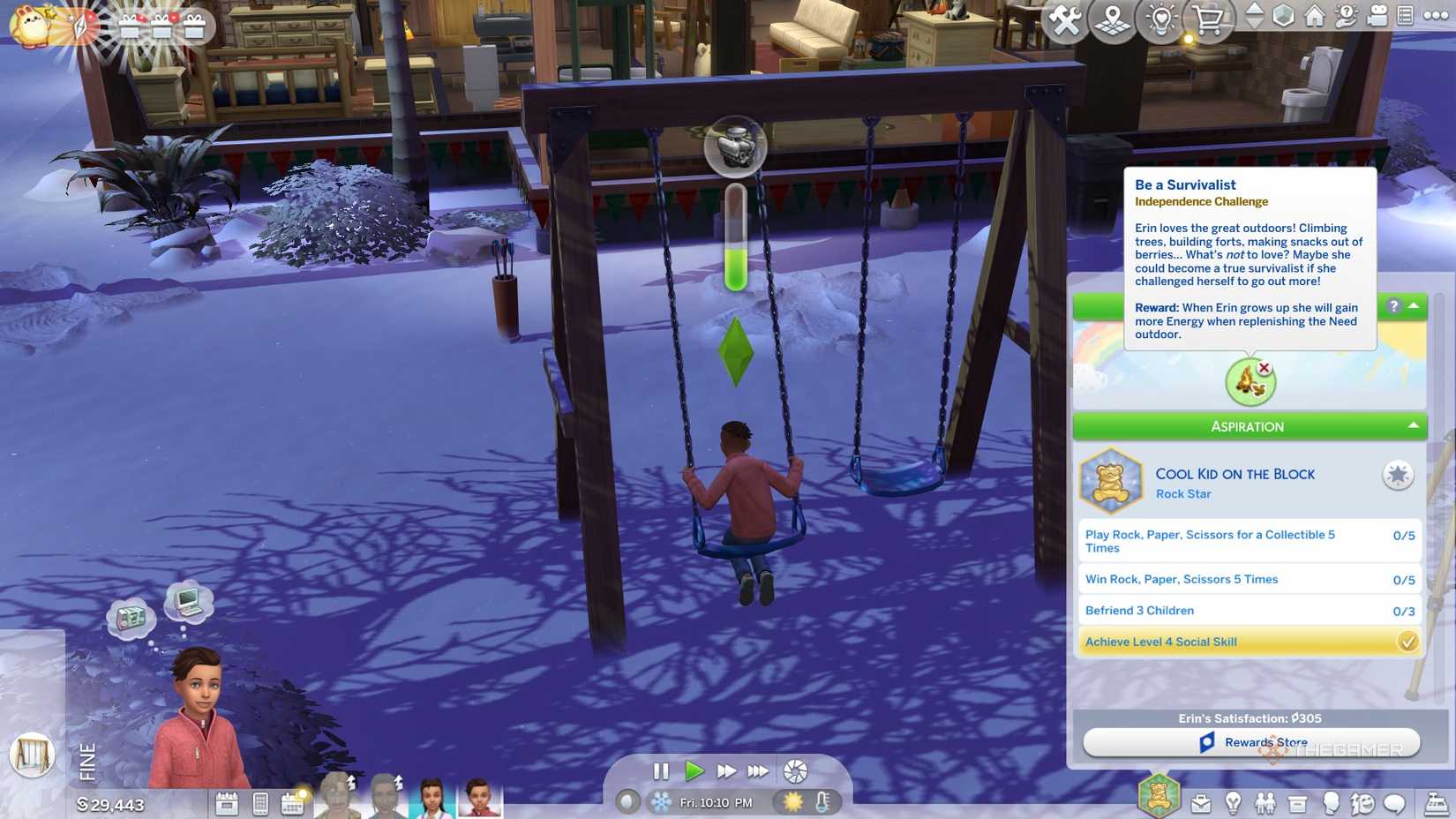Toggle the walls view cube icon
This screenshot has height=819, width=1456.
tap(1283, 16)
